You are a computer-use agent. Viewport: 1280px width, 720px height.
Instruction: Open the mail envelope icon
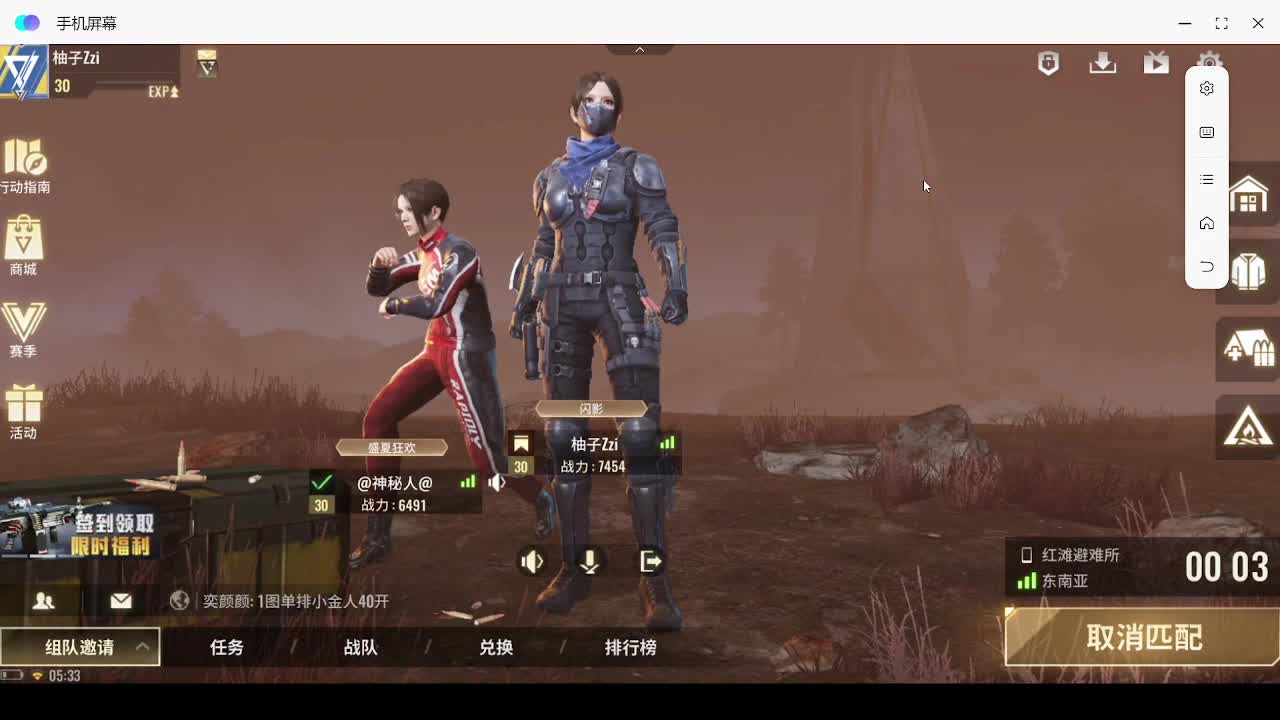[x=120, y=601]
